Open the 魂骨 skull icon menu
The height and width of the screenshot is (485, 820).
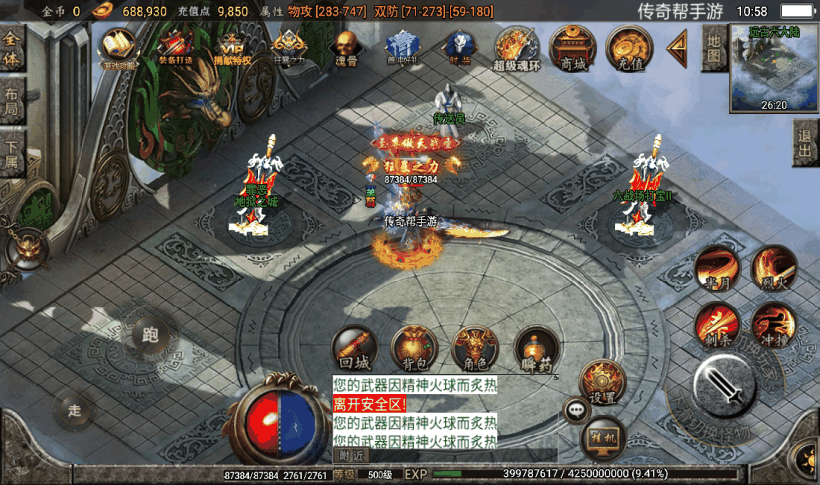coord(346,47)
